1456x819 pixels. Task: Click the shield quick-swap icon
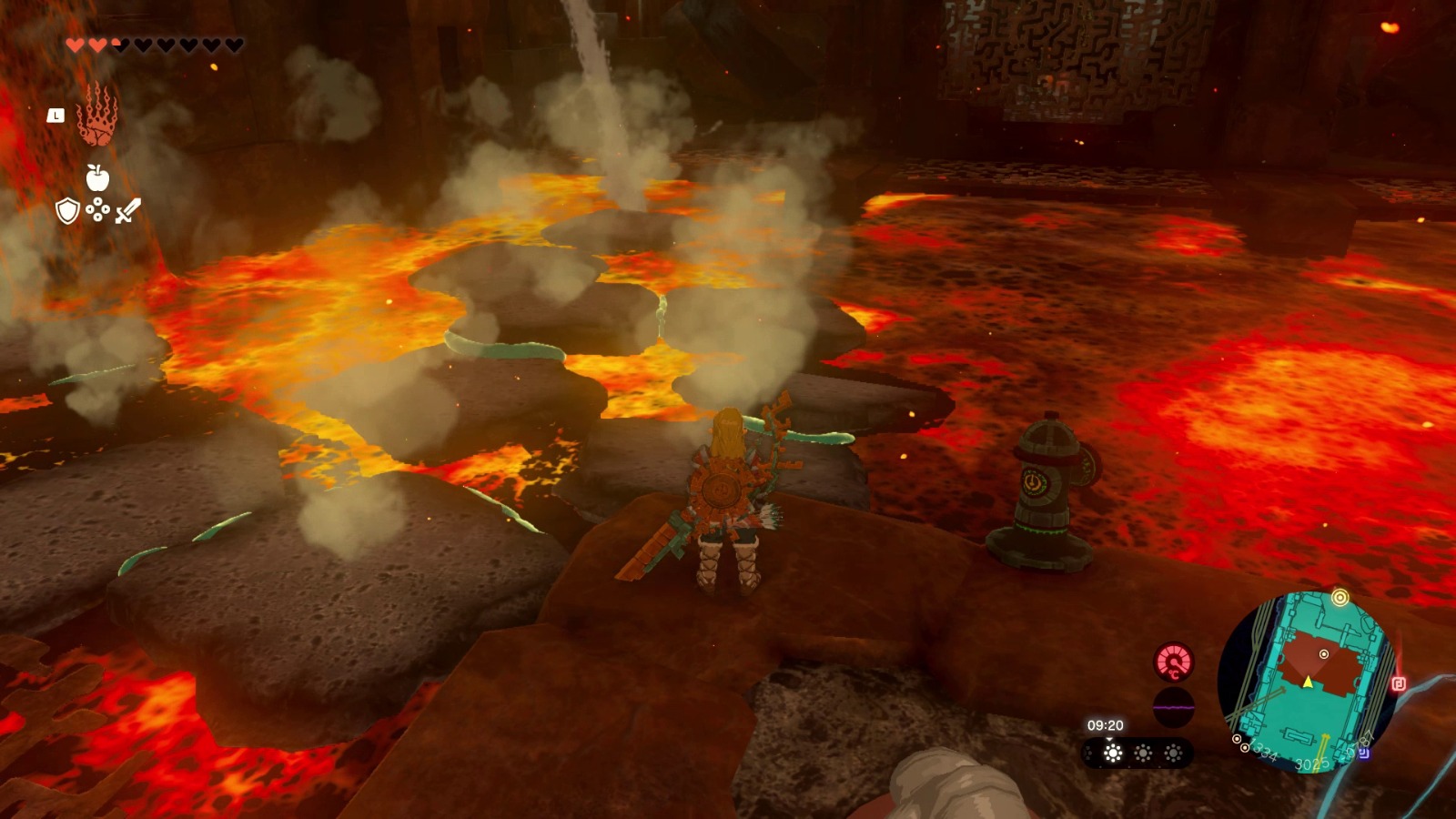click(67, 211)
